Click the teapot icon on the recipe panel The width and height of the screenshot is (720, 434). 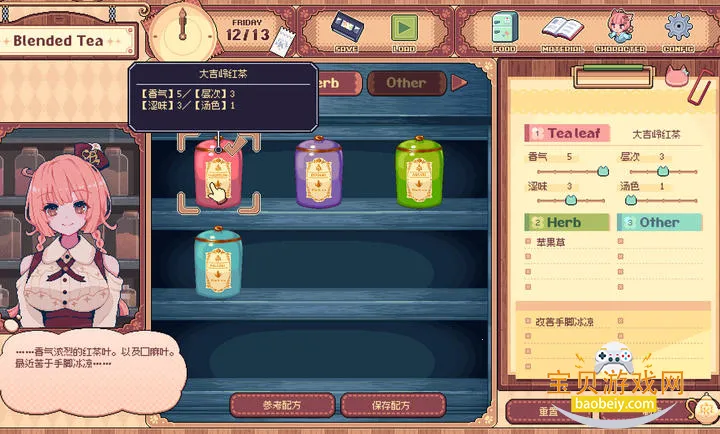[x=705, y=410]
